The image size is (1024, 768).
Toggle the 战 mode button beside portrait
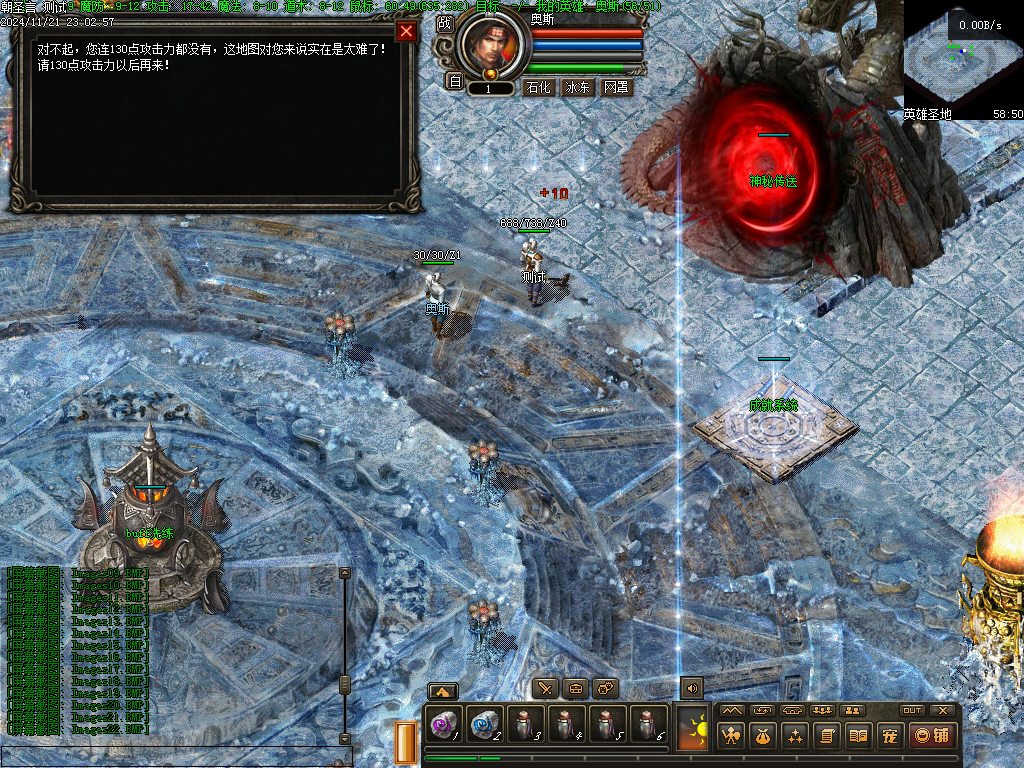(x=445, y=23)
